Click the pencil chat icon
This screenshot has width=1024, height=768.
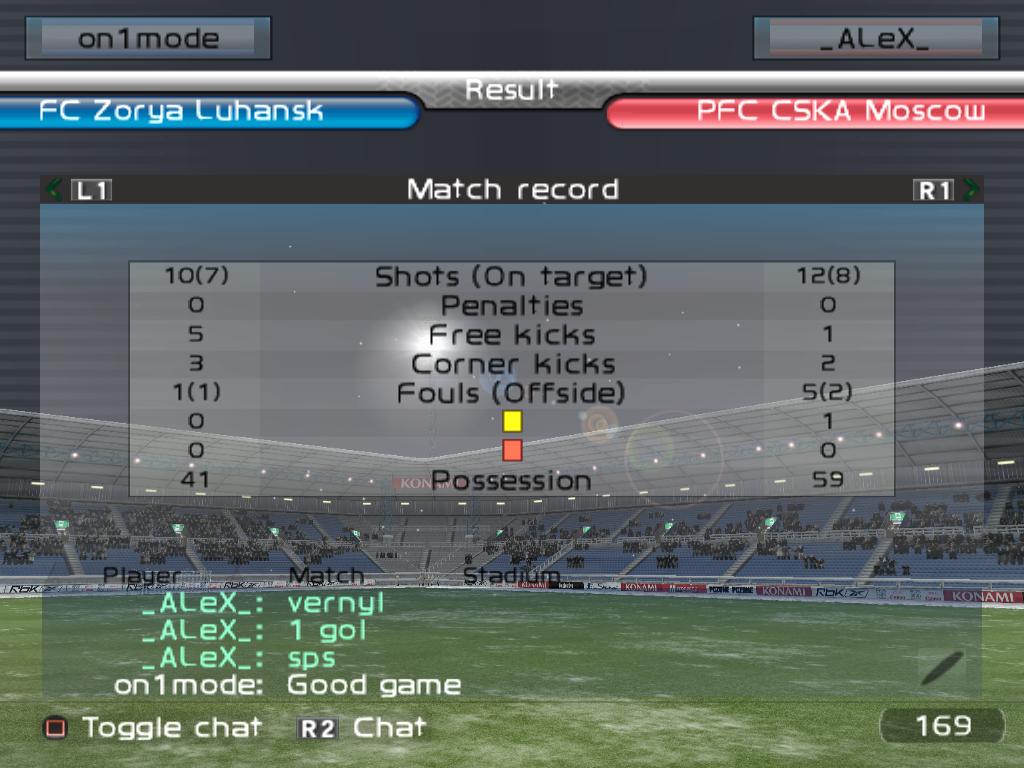tap(942, 667)
